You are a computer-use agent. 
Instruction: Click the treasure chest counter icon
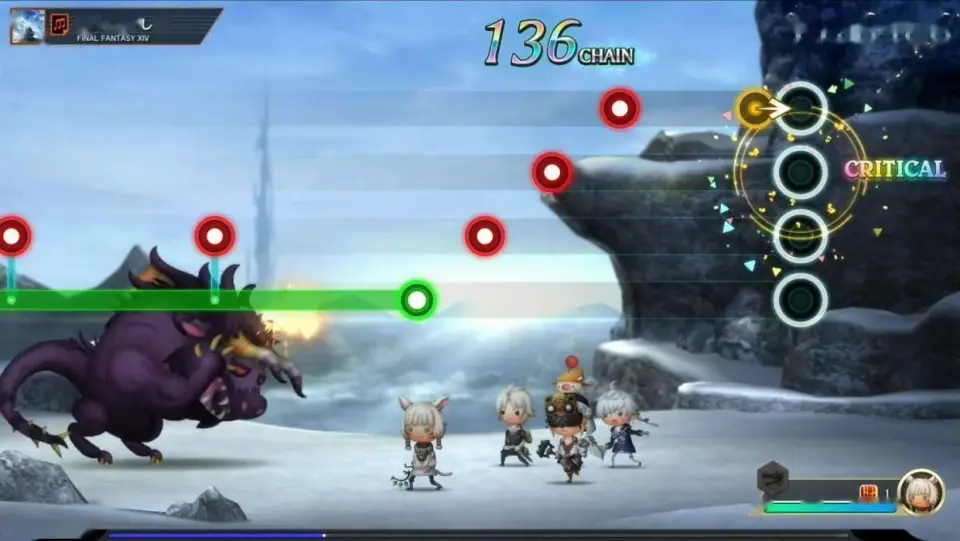[x=868, y=492]
